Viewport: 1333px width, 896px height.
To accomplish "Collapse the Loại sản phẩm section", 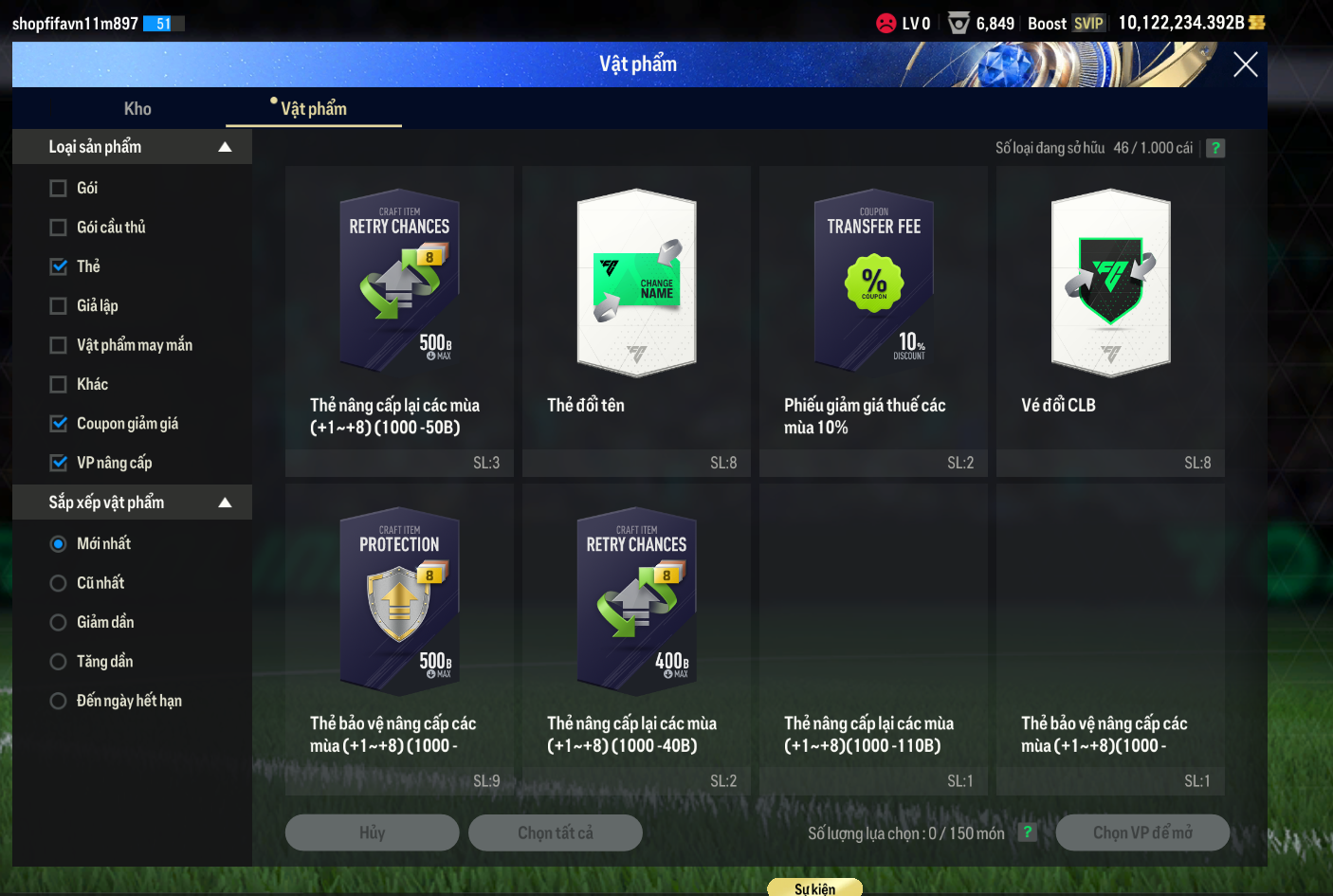I will 225,147.
